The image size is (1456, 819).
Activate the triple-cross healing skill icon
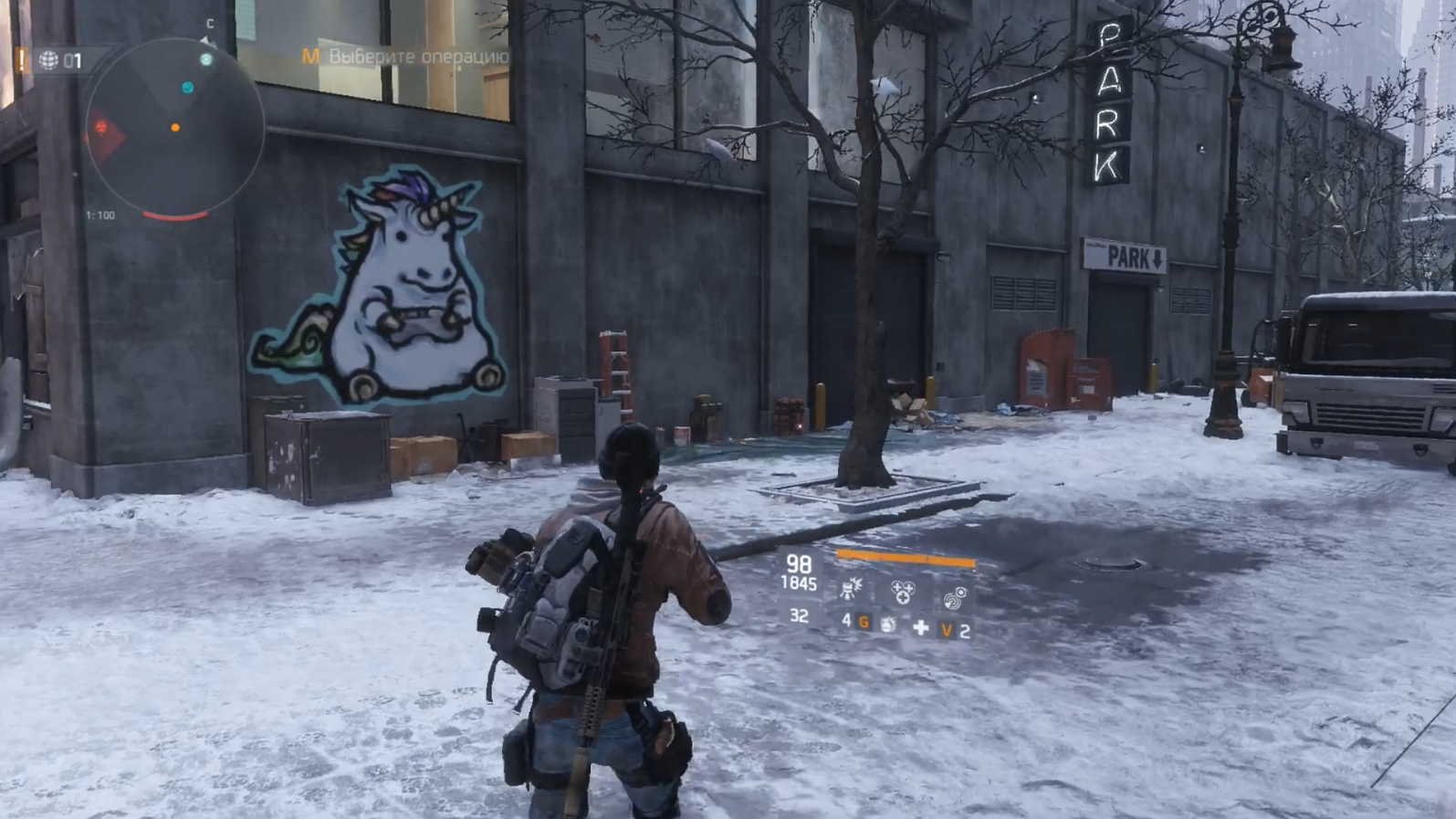pyautogui.click(x=902, y=592)
